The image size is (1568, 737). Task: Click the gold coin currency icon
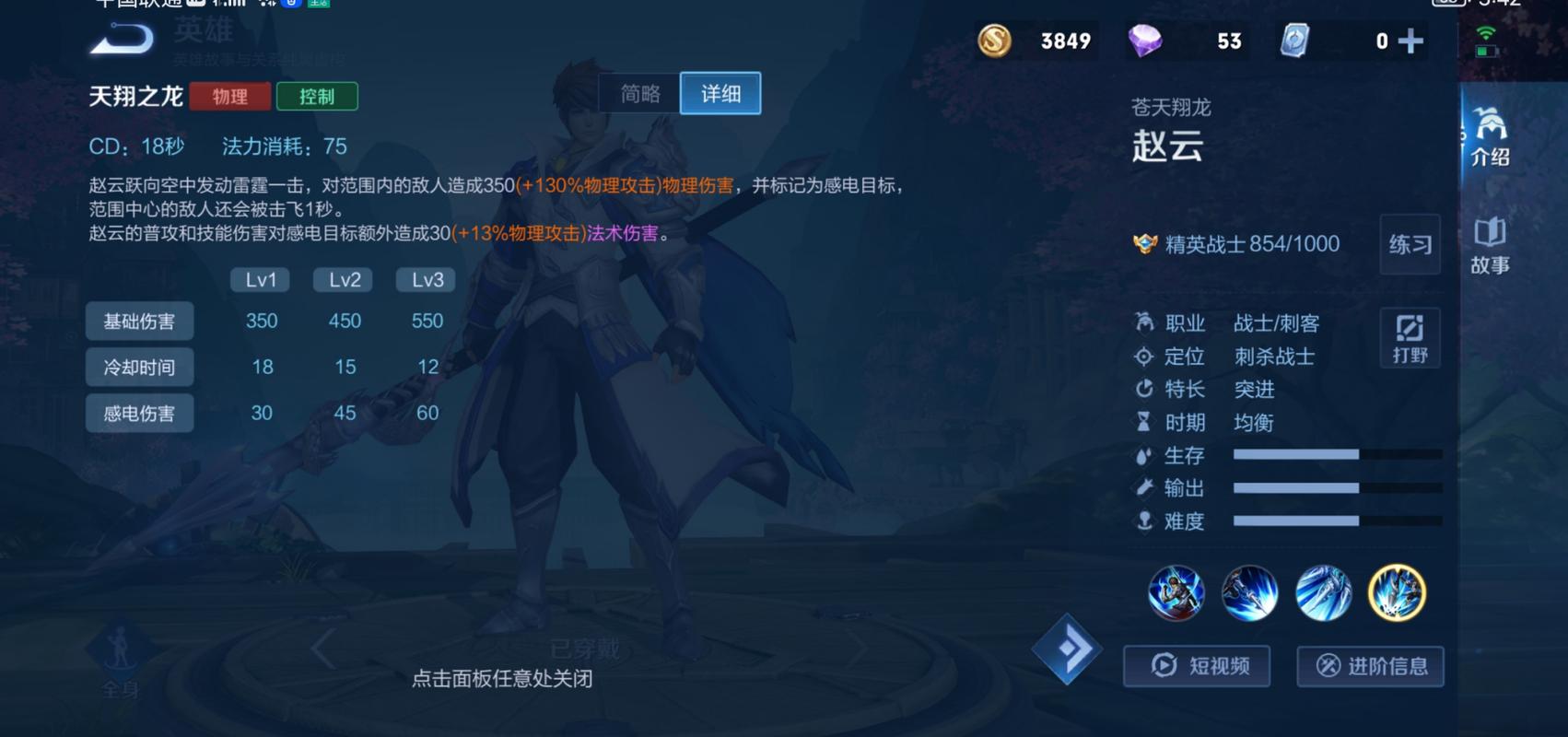click(997, 41)
